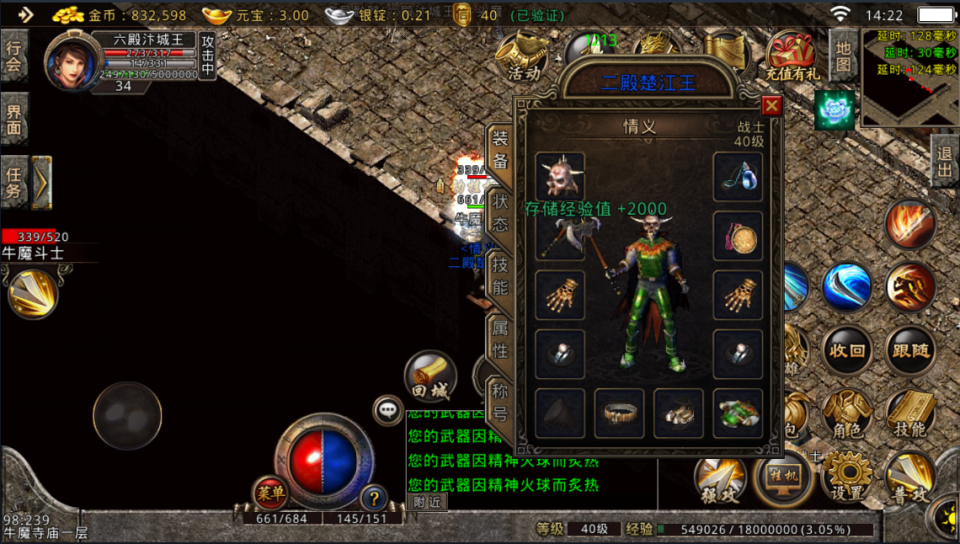Select the 属性 (Attributes) tab

[x=500, y=338]
